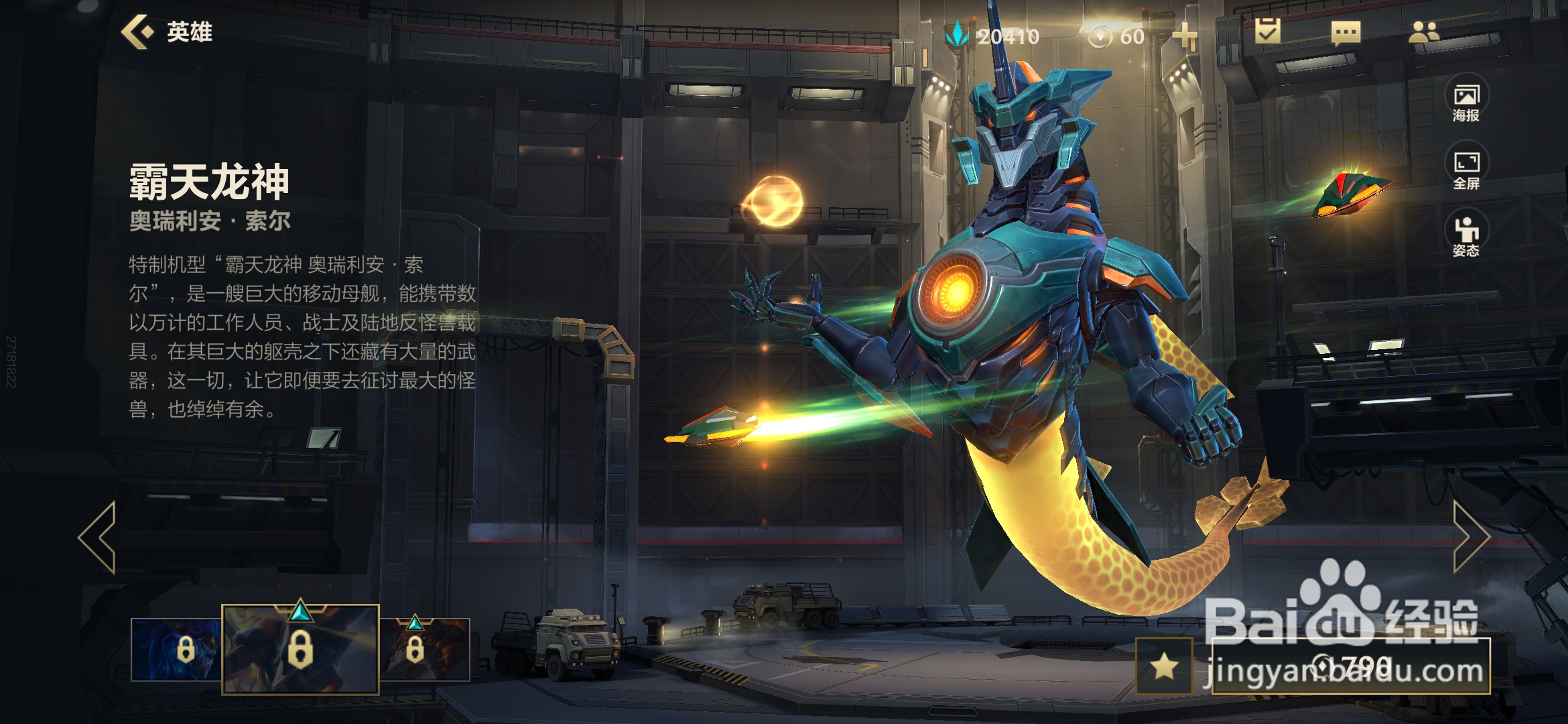This screenshot has height=724, width=1568.
Task: Open the missions checklist icon
Action: tap(1267, 32)
